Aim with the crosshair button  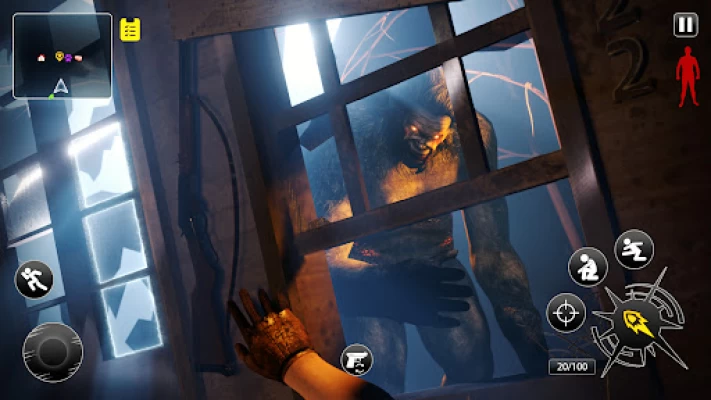tap(565, 313)
